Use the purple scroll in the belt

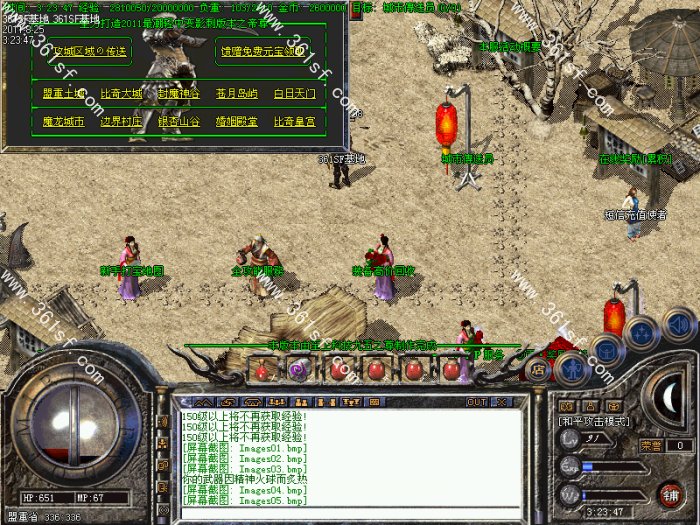[x=298, y=370]
